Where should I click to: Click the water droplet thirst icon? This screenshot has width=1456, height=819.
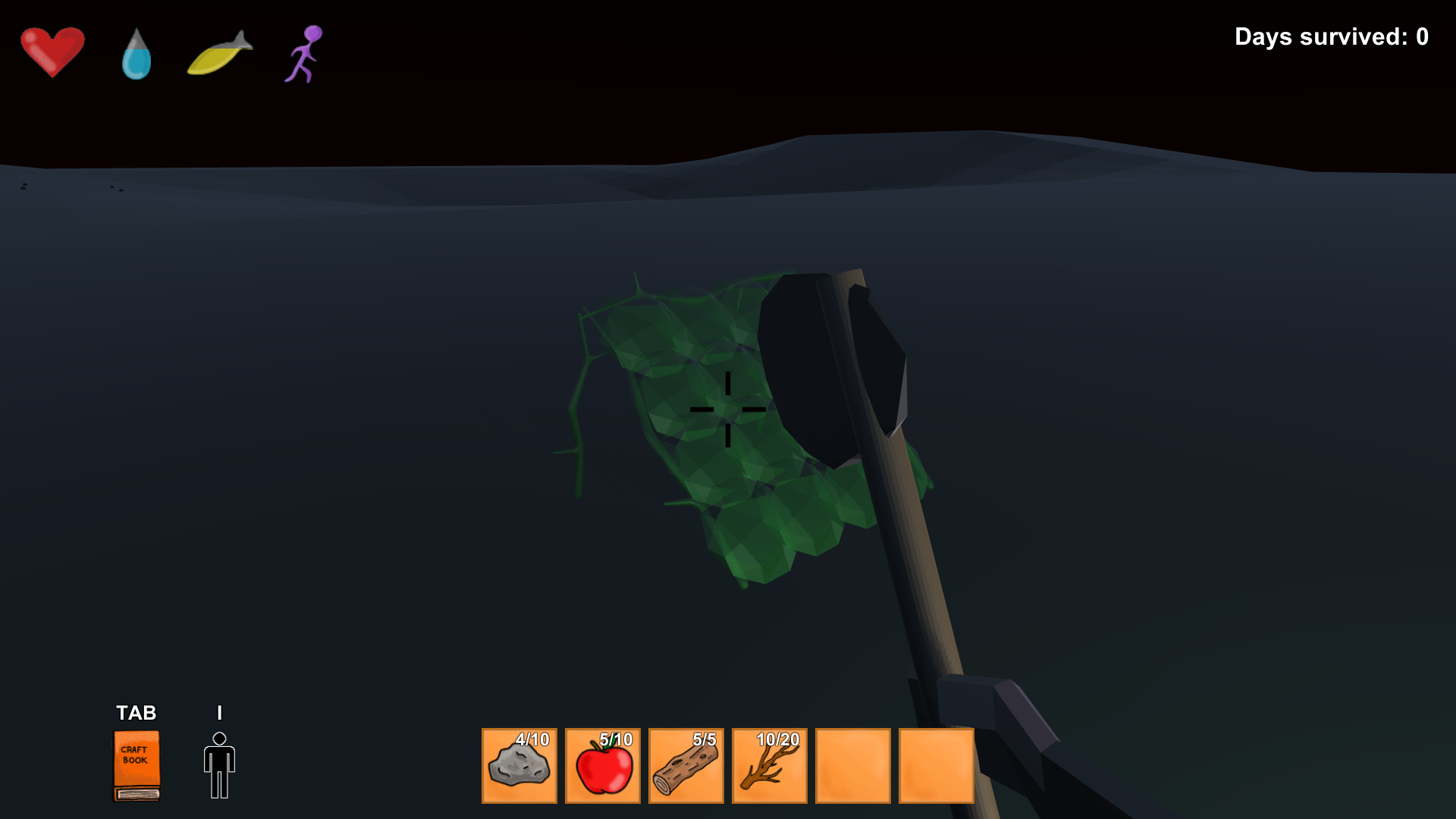coord(135,53)
